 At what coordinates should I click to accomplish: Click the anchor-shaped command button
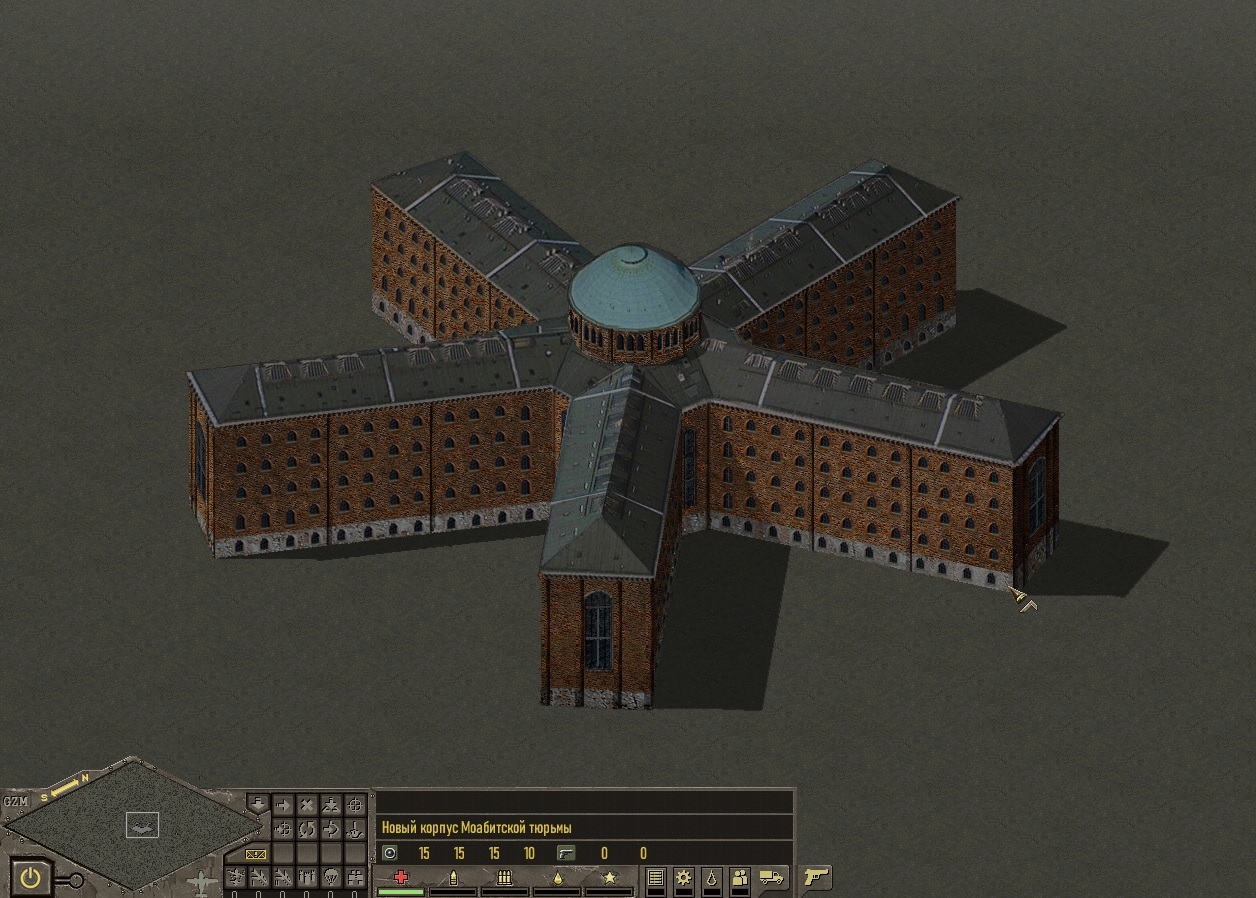(355, 829)
